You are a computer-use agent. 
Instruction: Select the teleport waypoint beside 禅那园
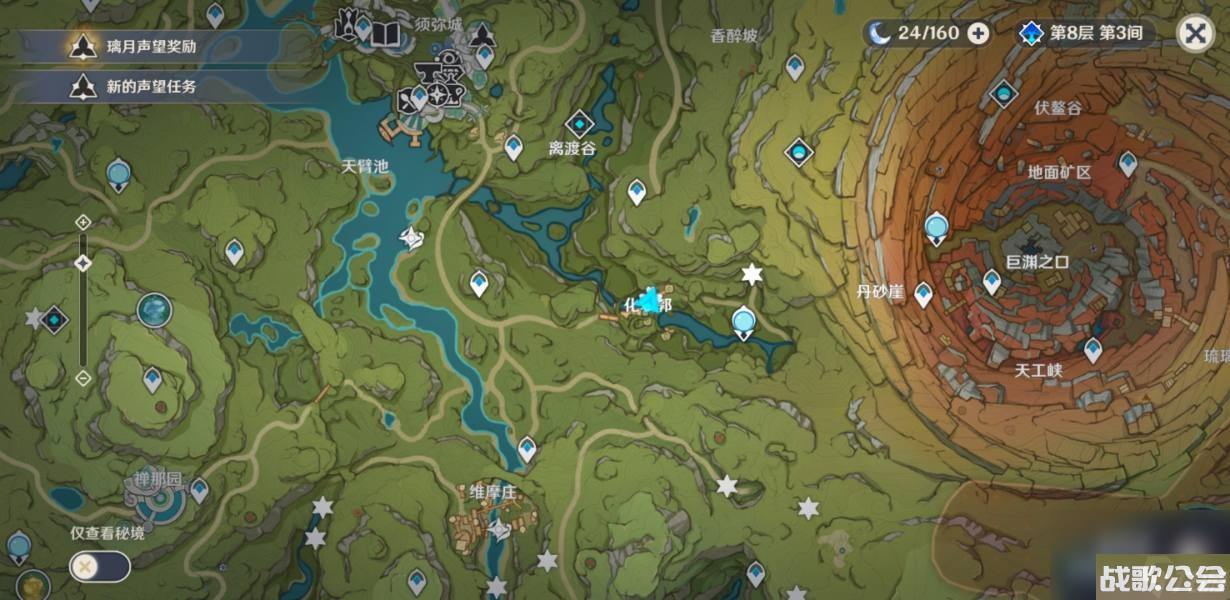(199, 489)
